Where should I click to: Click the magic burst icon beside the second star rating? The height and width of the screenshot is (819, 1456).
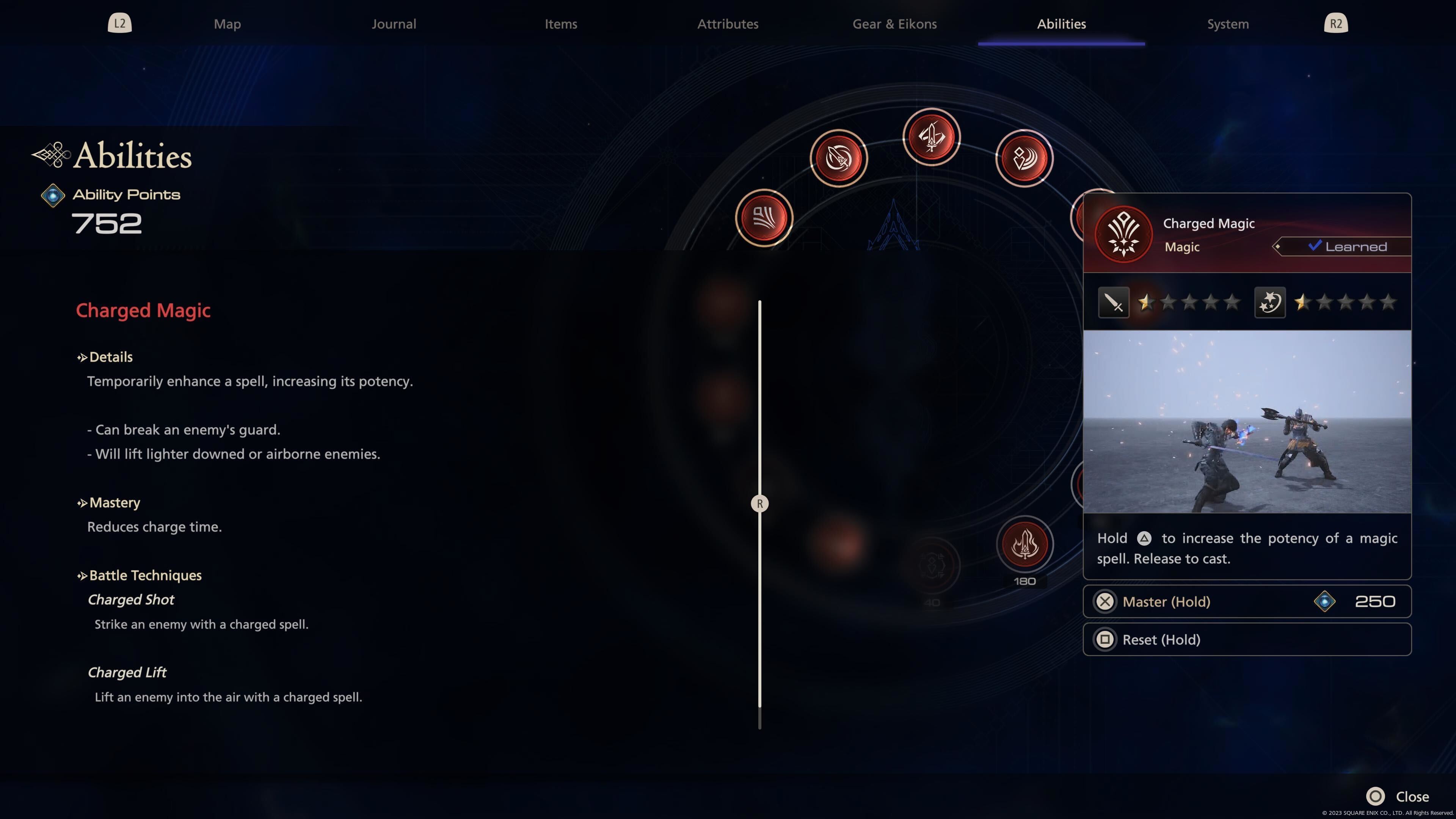coord(1269,303)
